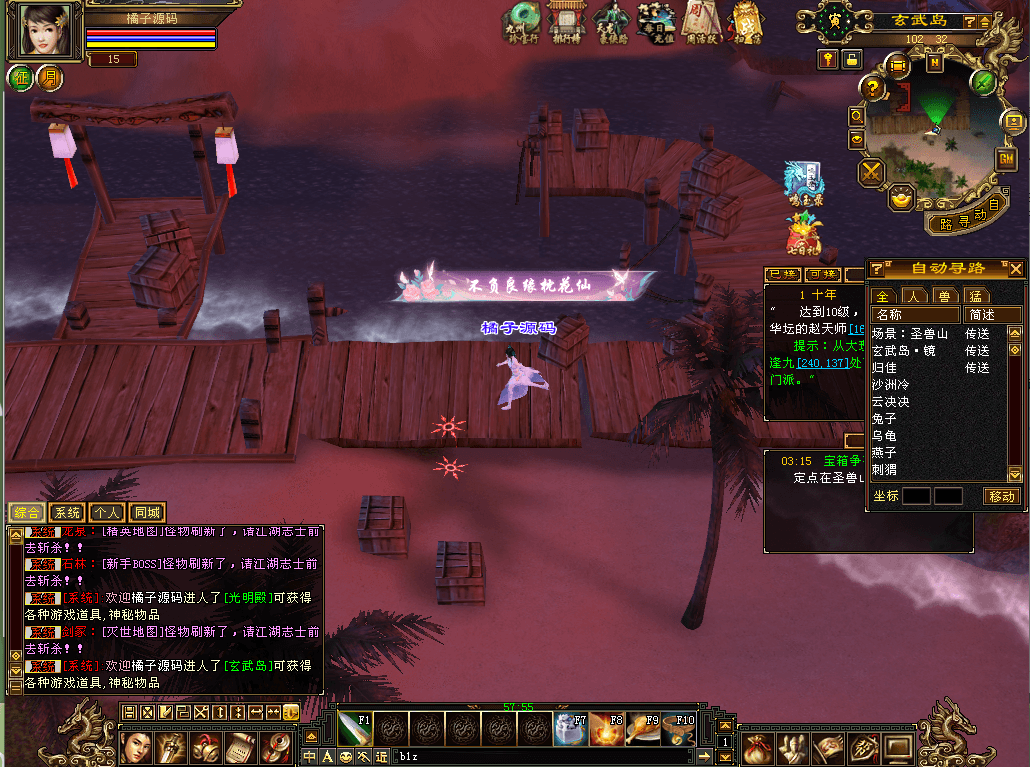Open the 每日充值 daily recharge icon
Screen dimensions: 1030x767
(x=656, y=22)
